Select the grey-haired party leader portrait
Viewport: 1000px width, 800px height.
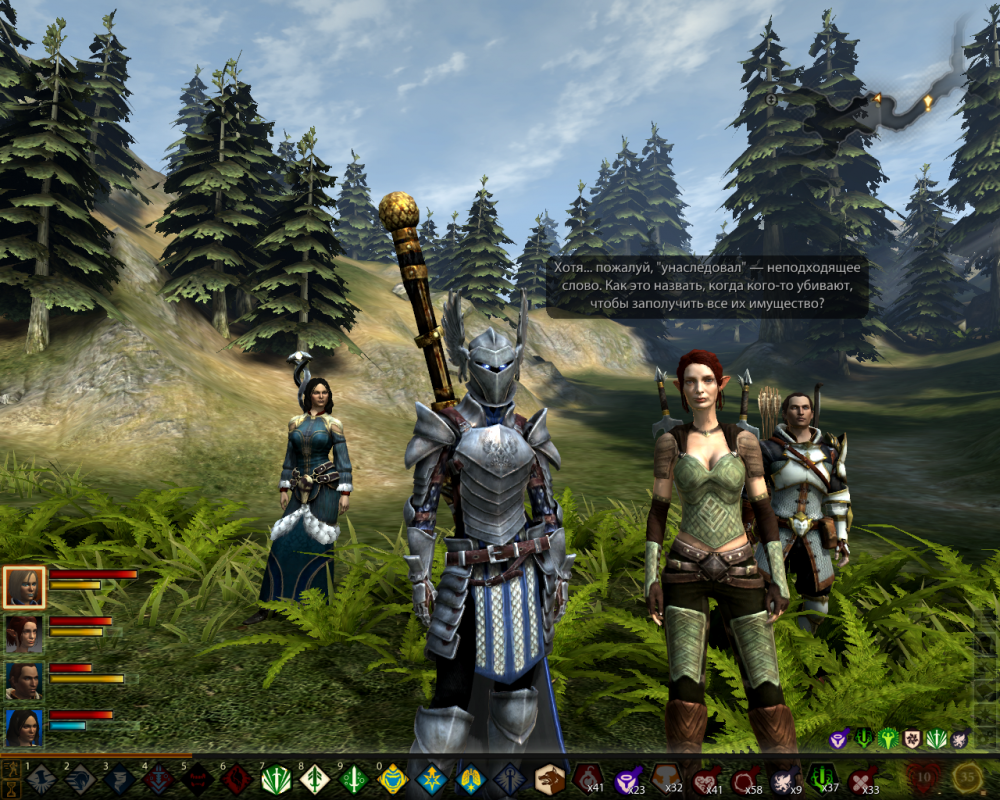pyautogui.click(x=24, y=587)
